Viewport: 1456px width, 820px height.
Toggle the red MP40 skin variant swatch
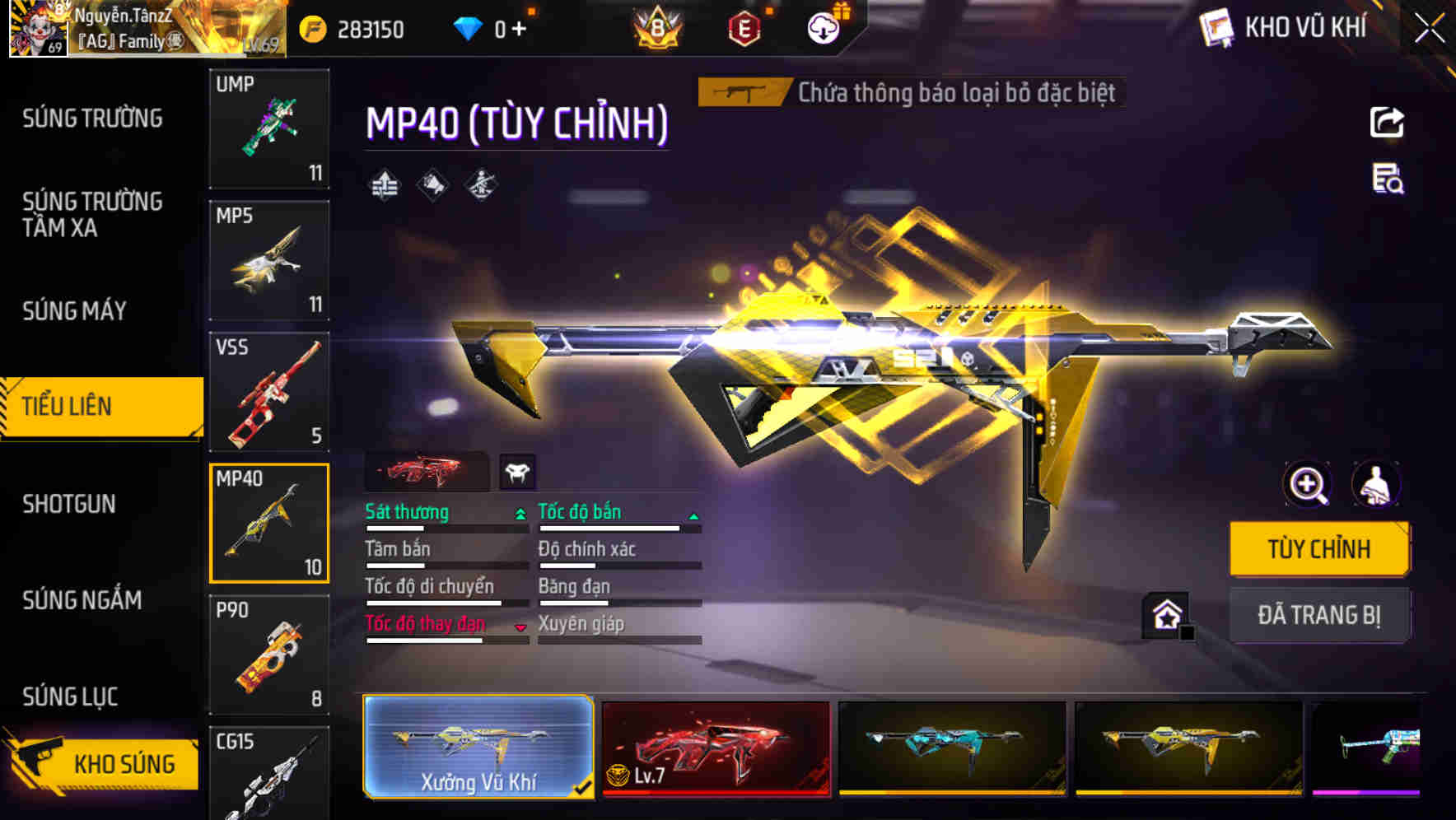[x=427, y=471]
